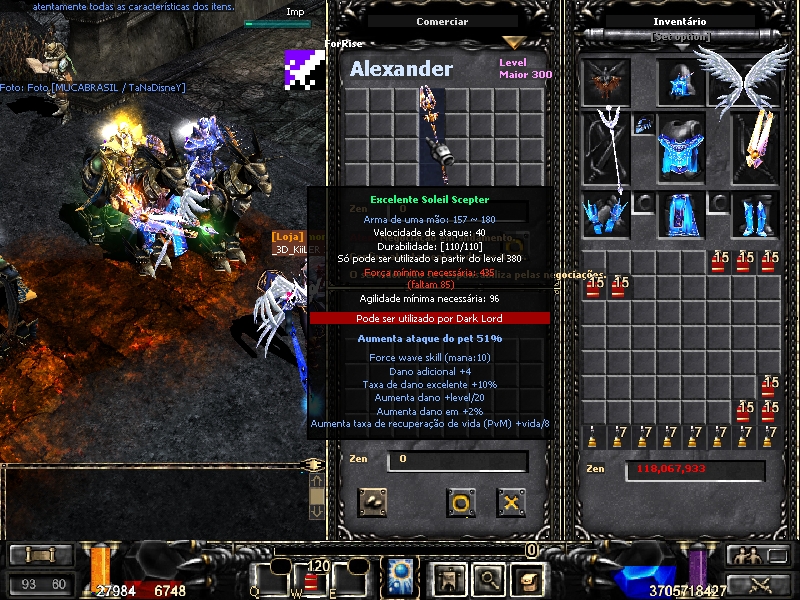Click the trade window zen amount field
800x600 pixels.
(457, 461)
